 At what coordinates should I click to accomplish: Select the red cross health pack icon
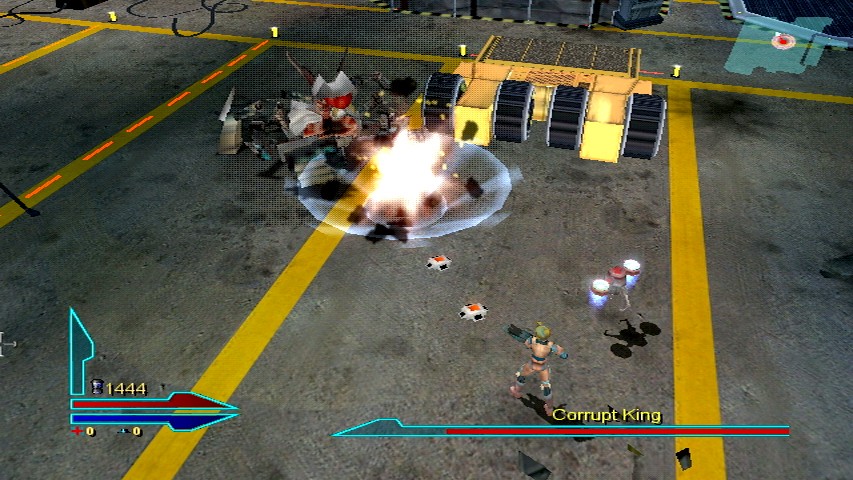pyautogui.click(x=77, y=431)
